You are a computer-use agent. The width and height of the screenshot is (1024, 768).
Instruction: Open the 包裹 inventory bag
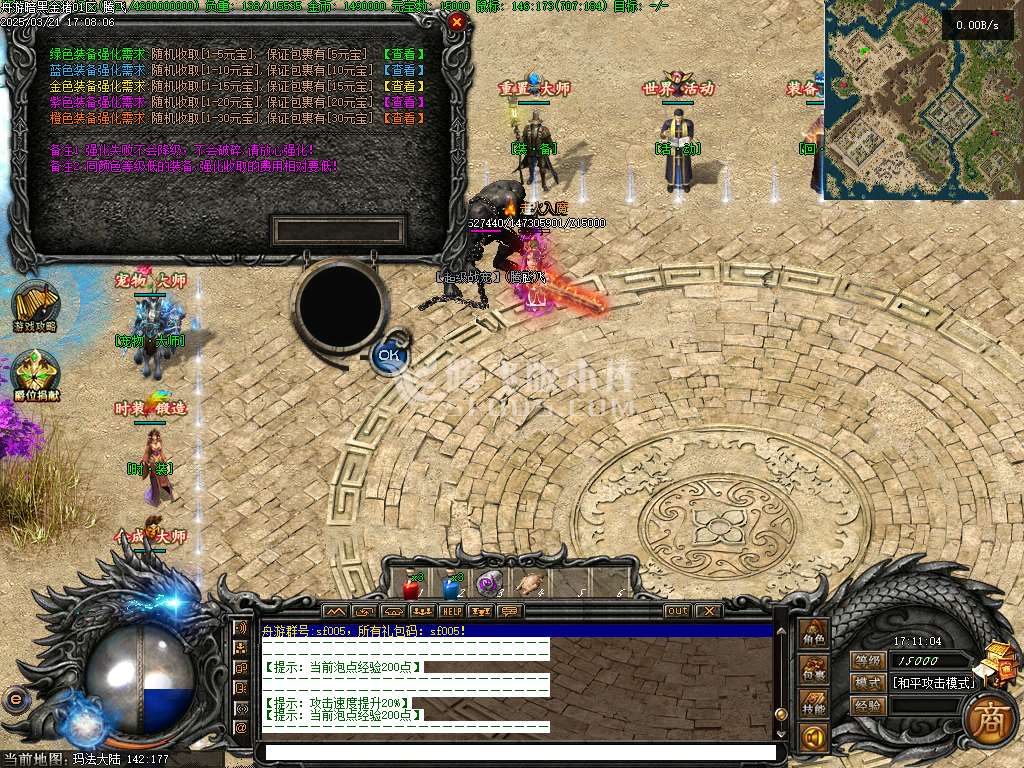(x=813, y=672)
